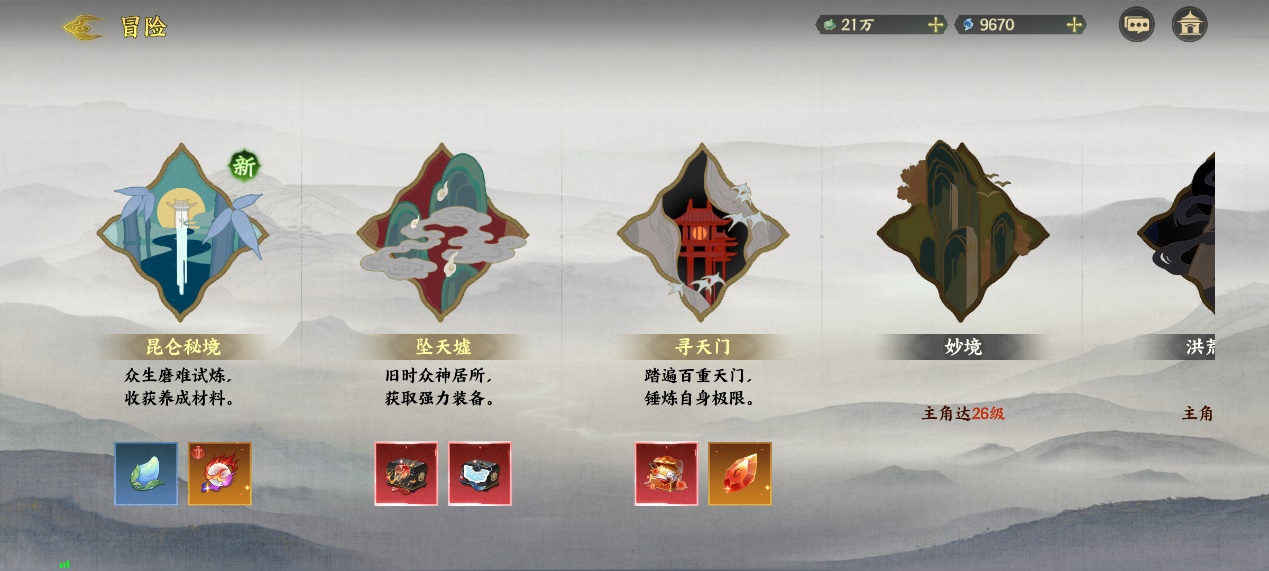Enter the 昆仑秘境 adventure

pyautogui.click(x=182, y=232)
